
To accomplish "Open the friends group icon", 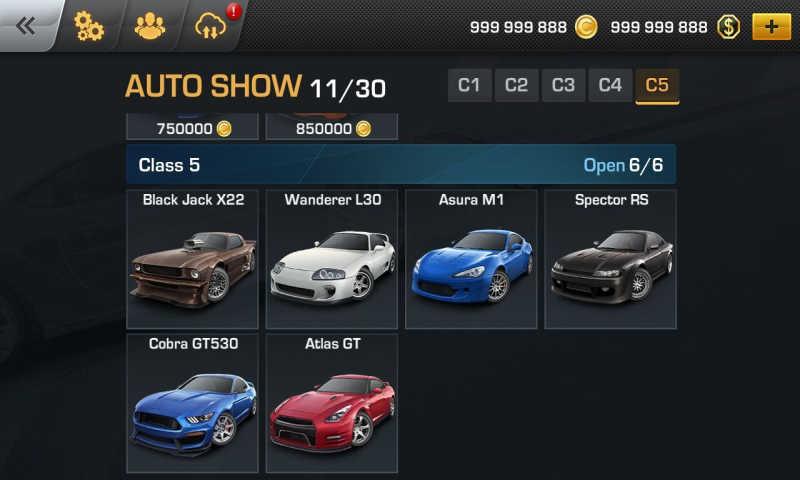I will [150, 27].
